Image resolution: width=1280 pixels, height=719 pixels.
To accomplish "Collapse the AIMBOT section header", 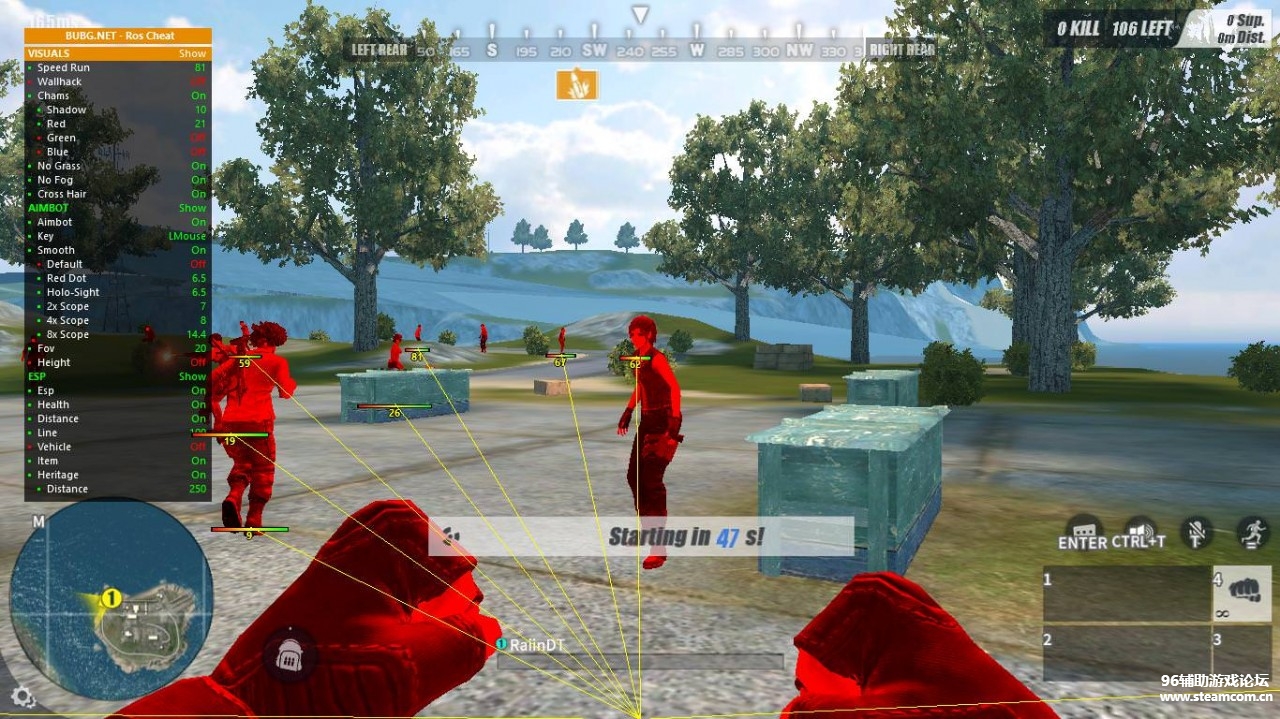I will [117, 208].
